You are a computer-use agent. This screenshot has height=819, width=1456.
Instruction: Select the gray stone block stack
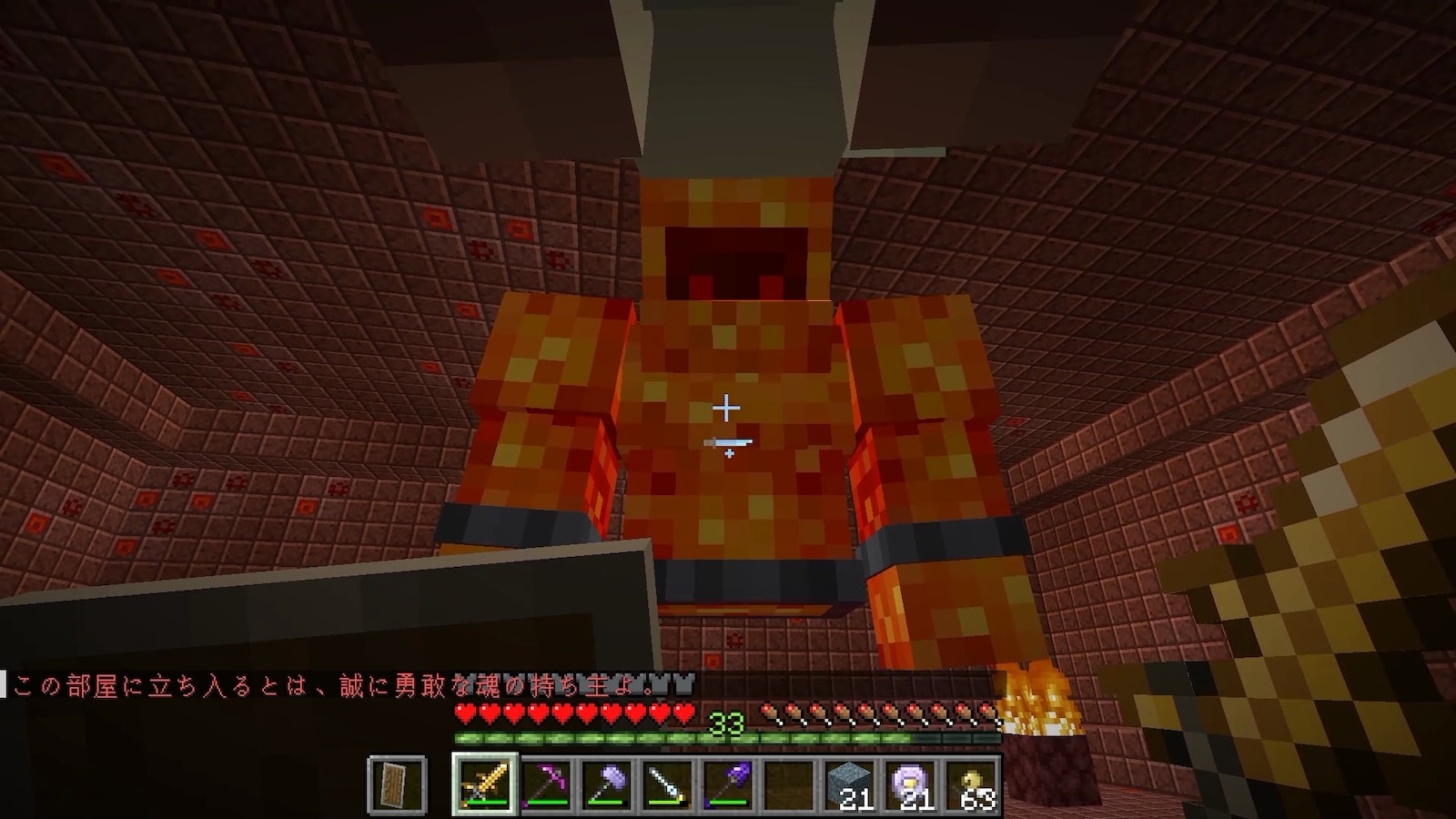pyautogui.click(x=851, y=783)
